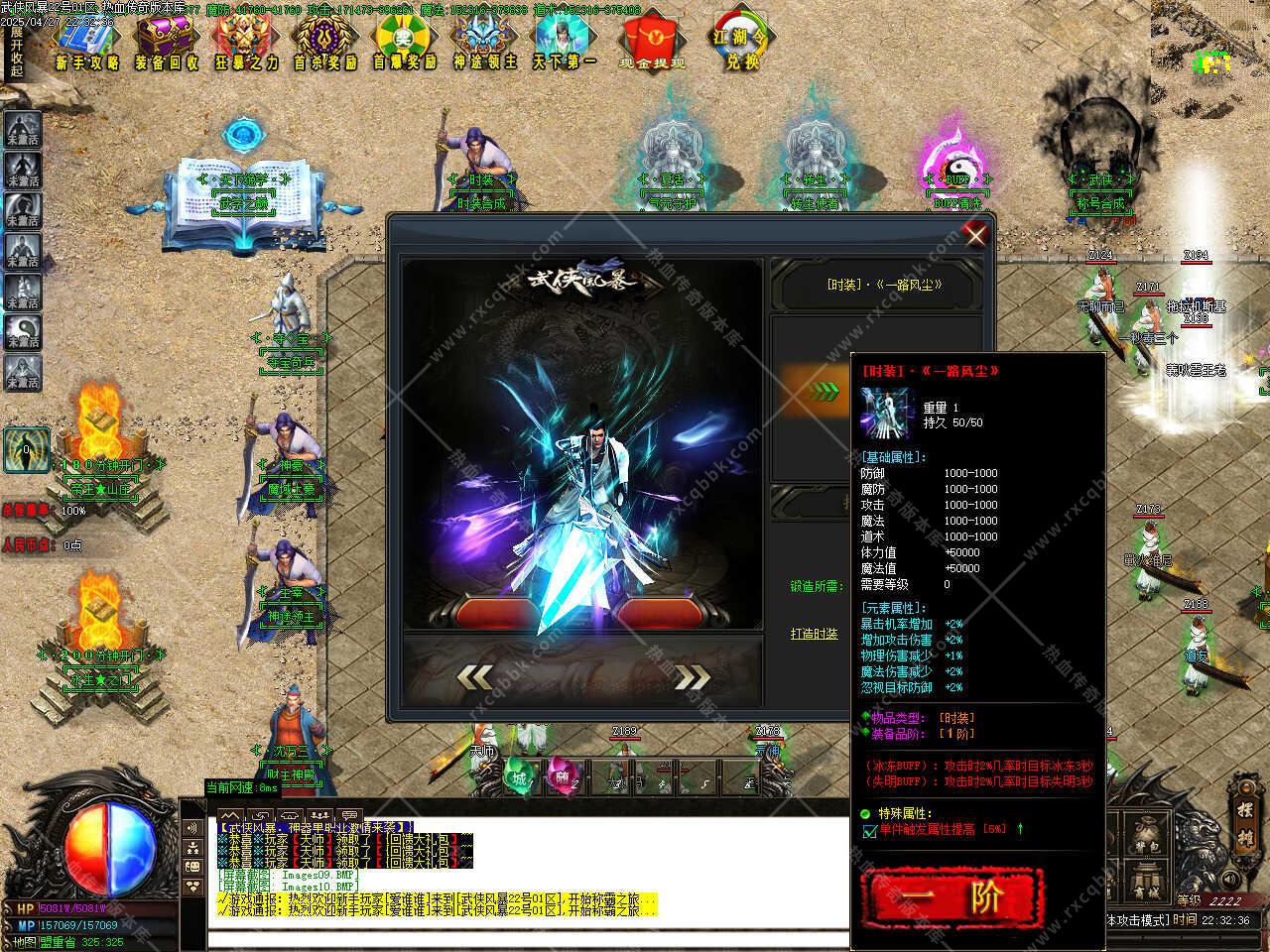Screen dimensions: 1270x952
Task: Open the 首爆奖励 first-drop rewards
Action: (x=405, y=45)
